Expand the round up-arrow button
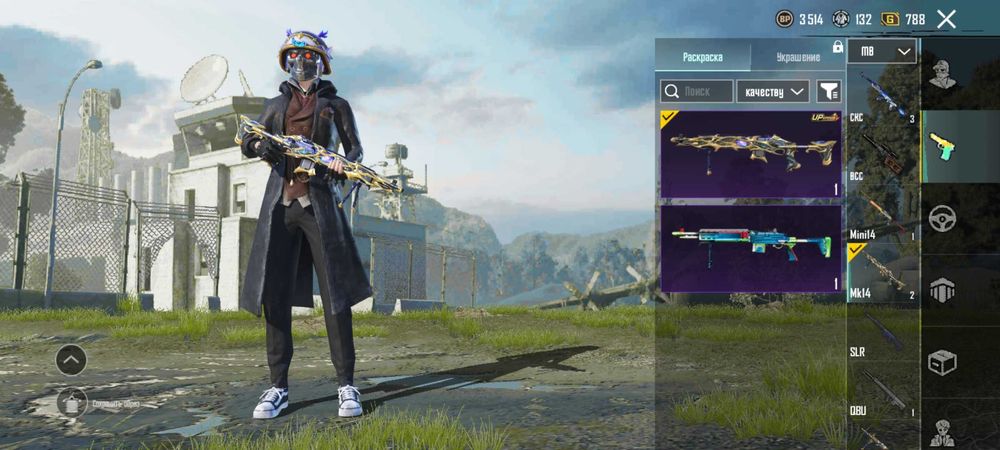 (x=70, y=359)
